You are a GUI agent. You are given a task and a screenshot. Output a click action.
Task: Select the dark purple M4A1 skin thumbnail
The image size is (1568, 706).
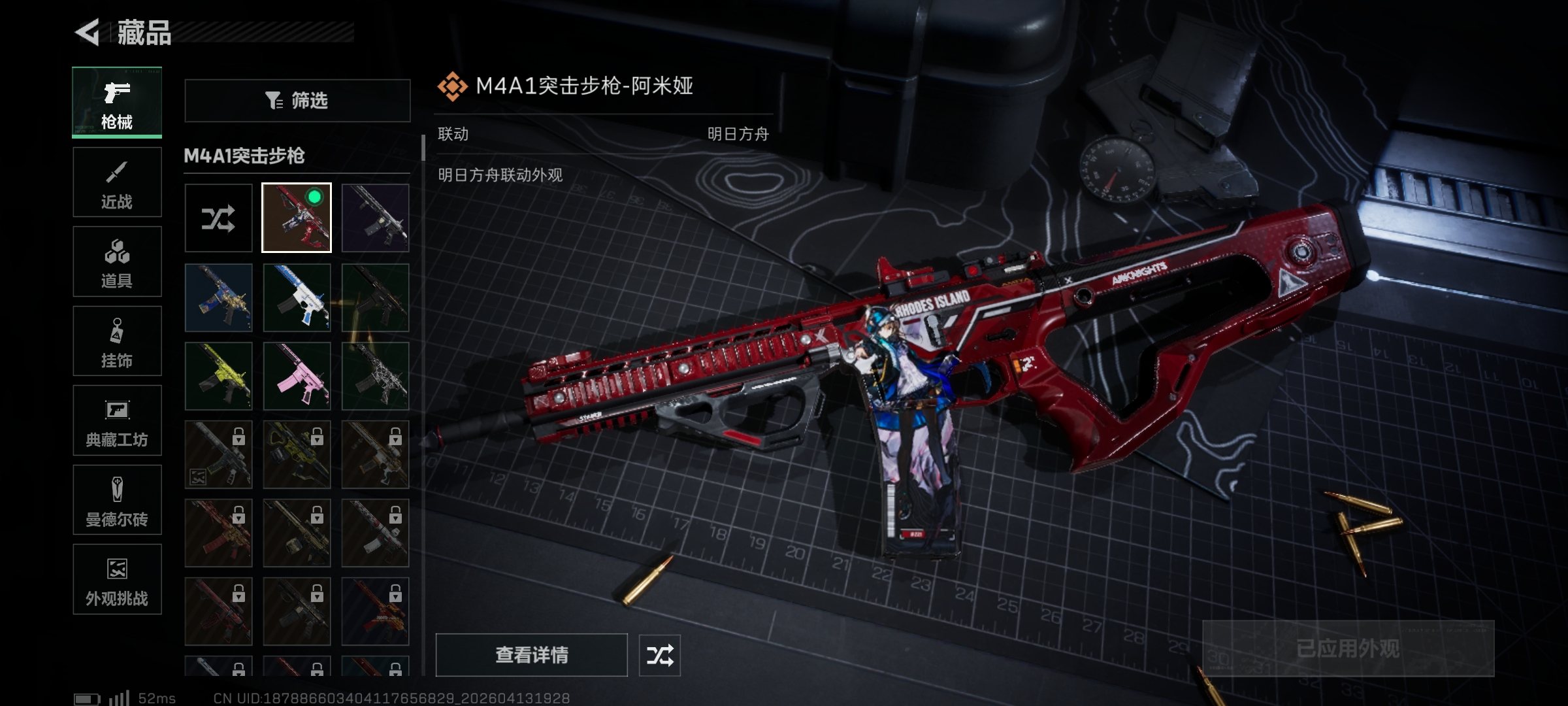tap(375, 218)
